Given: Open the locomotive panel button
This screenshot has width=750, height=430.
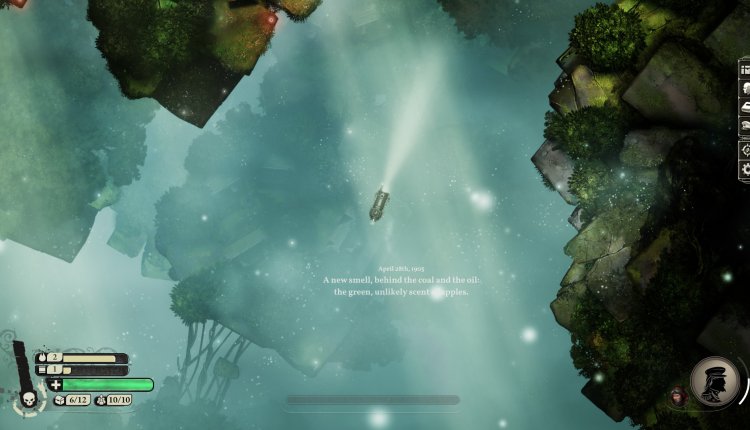Looking at the screenshot, I should pyautogui.click(x=745, y=106).
